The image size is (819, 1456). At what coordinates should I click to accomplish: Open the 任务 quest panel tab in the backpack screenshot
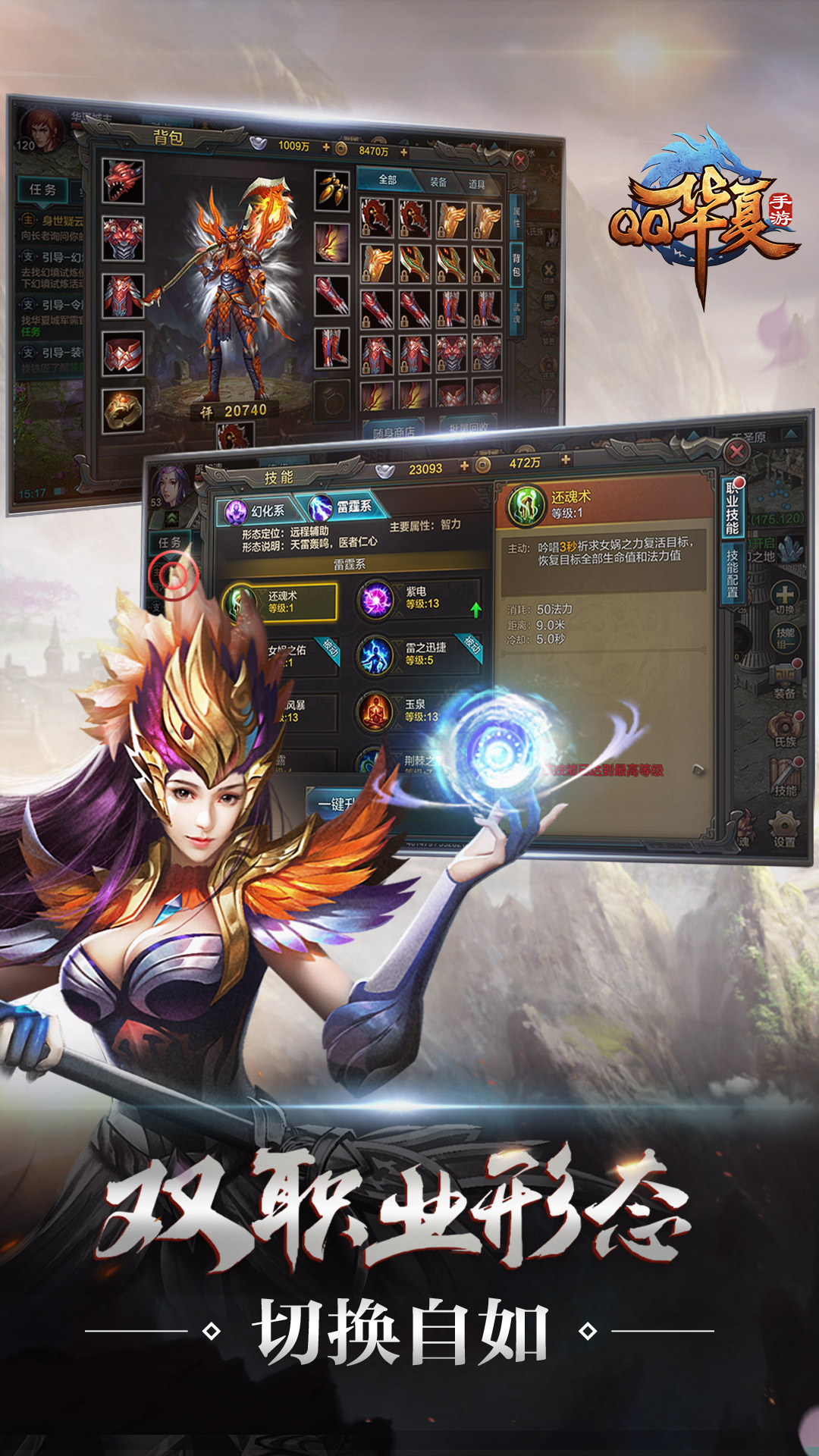42,190
